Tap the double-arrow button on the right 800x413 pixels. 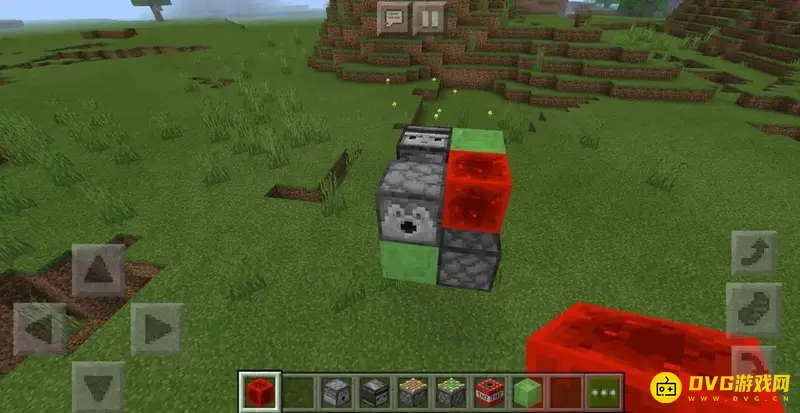(x=754, y=308)
